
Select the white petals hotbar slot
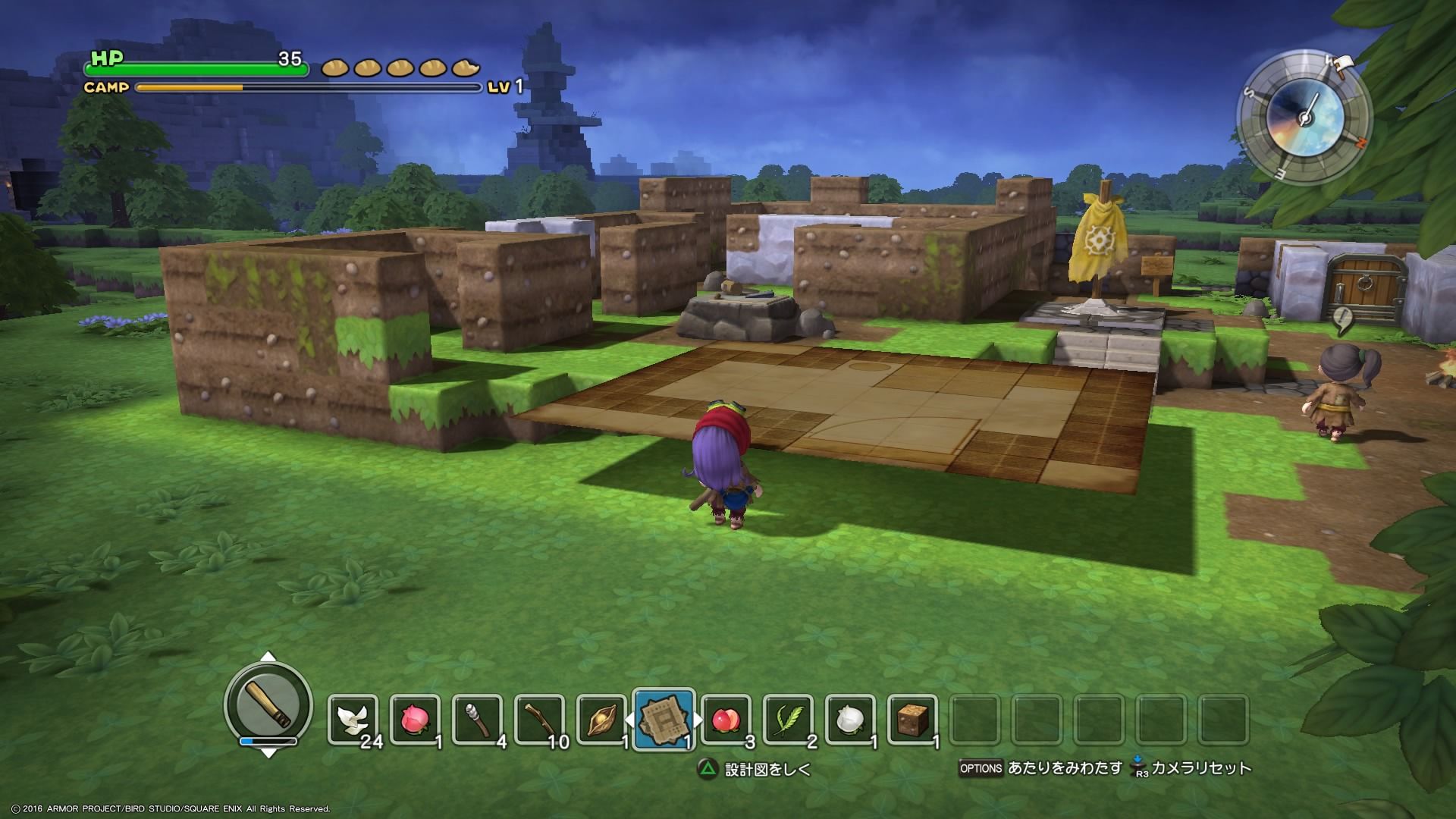point(353,719)
